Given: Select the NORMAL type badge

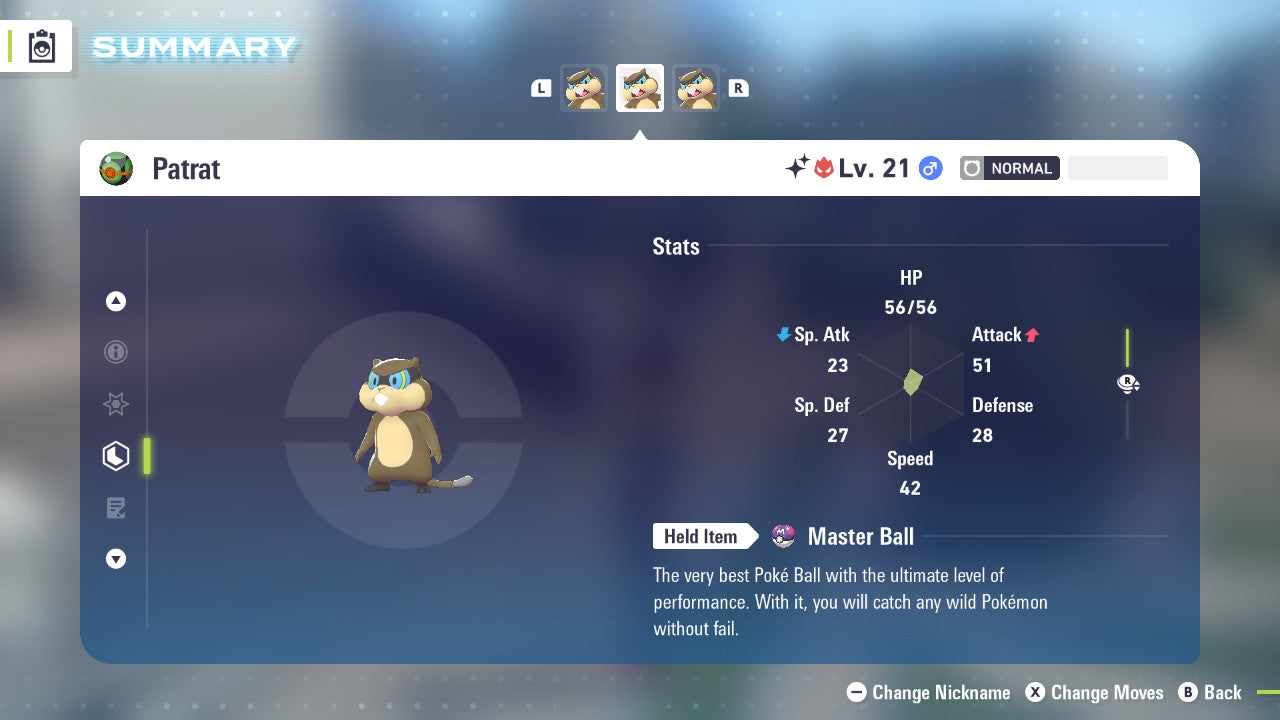Looking at the screenshot, I should [1008, 168].
